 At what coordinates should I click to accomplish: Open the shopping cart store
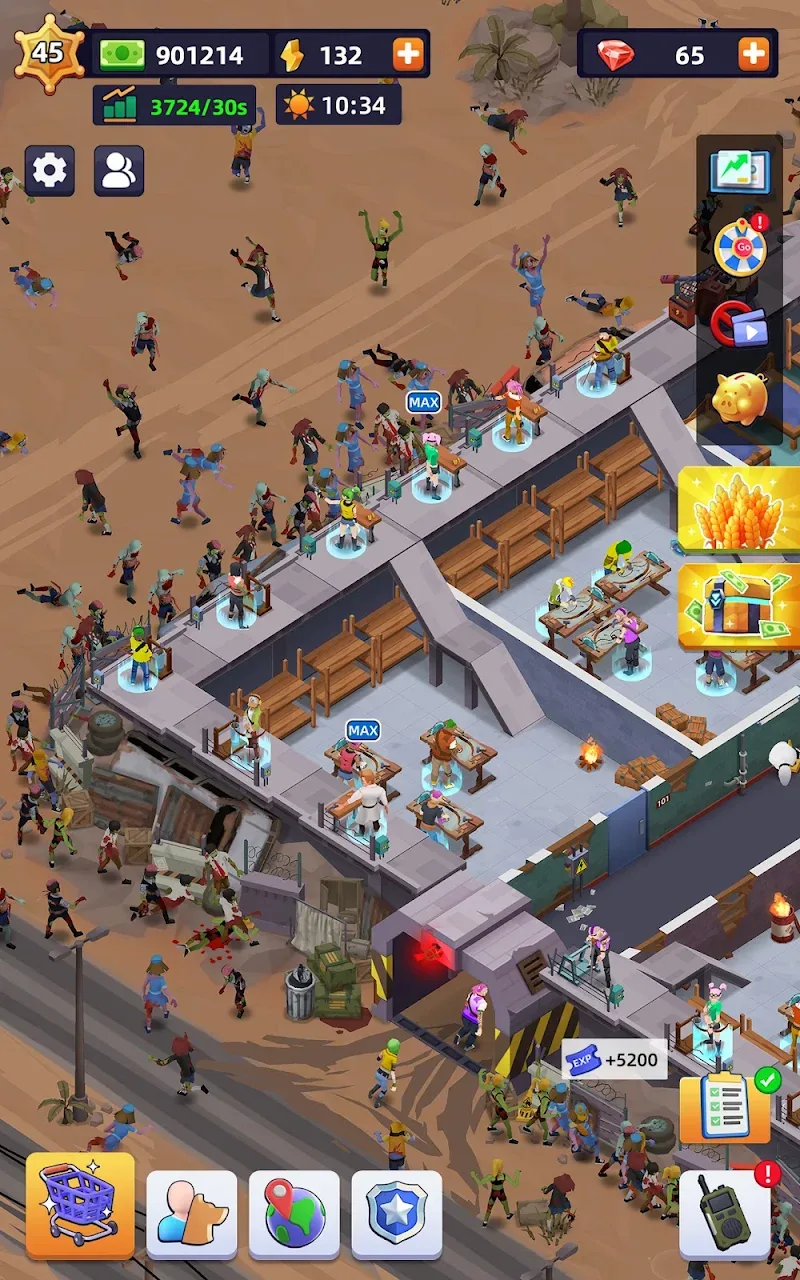pyautogui.click(x=80, y=1205)
